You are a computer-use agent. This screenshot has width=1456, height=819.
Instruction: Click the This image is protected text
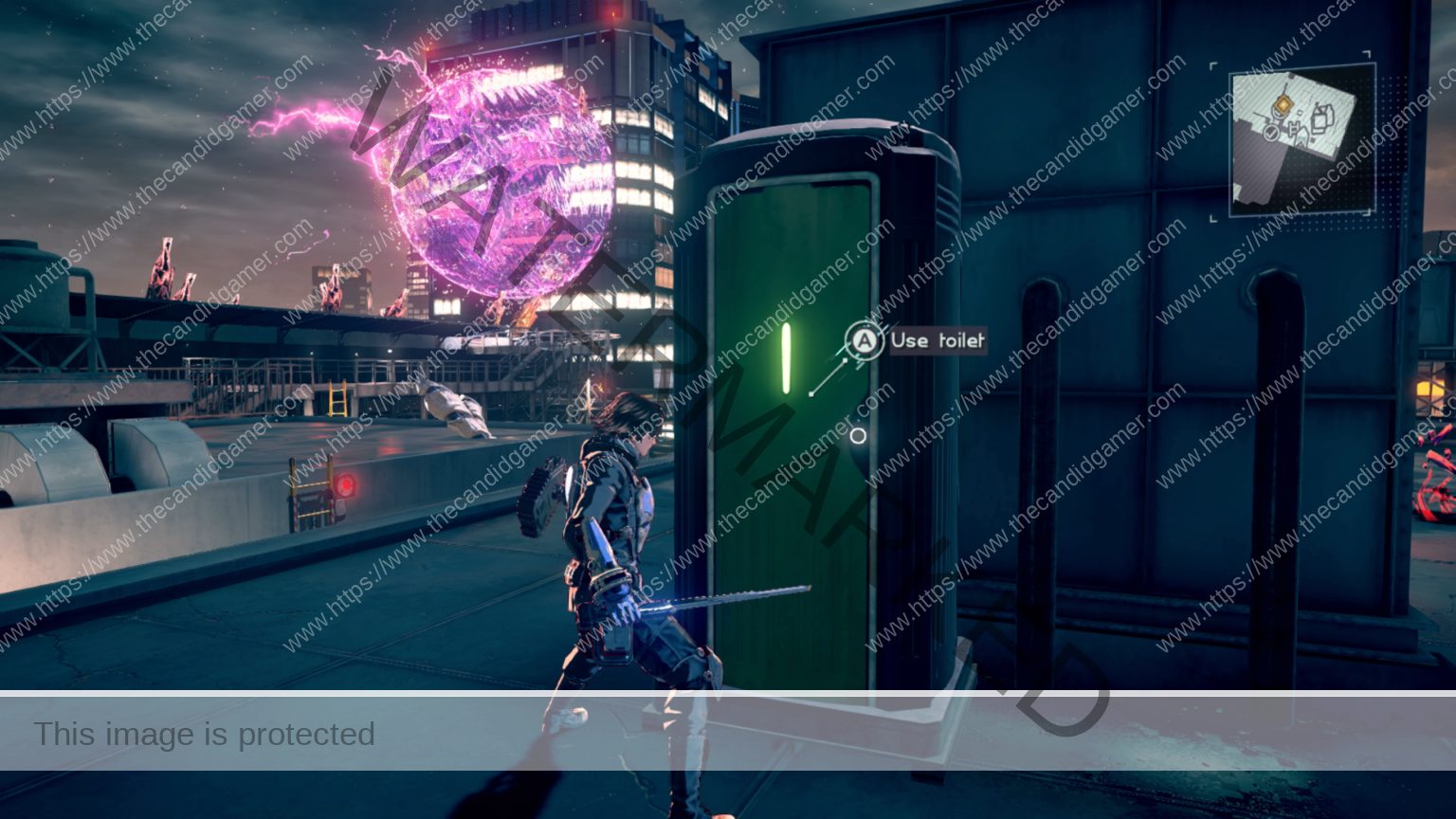(x=205, y=735)
